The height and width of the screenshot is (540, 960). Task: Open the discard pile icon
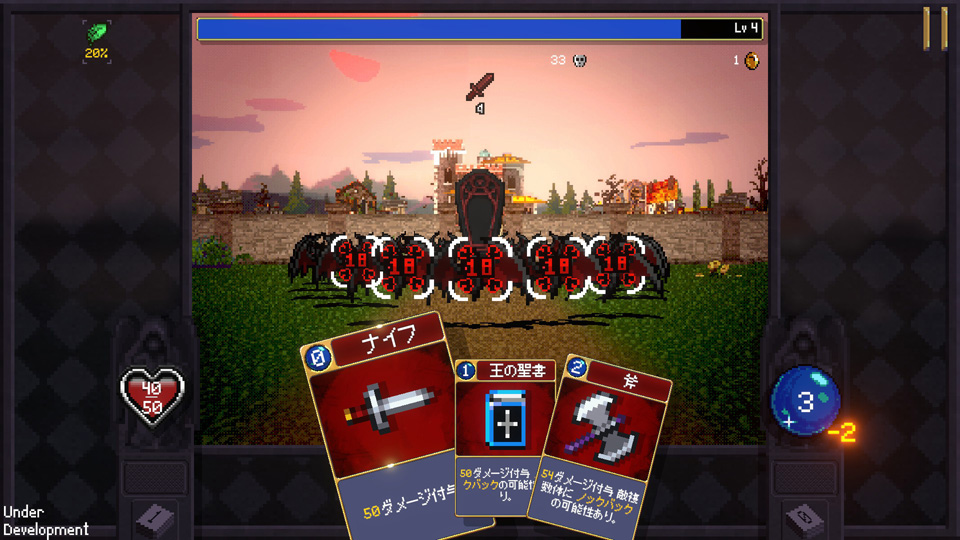[x=804, y=517]
